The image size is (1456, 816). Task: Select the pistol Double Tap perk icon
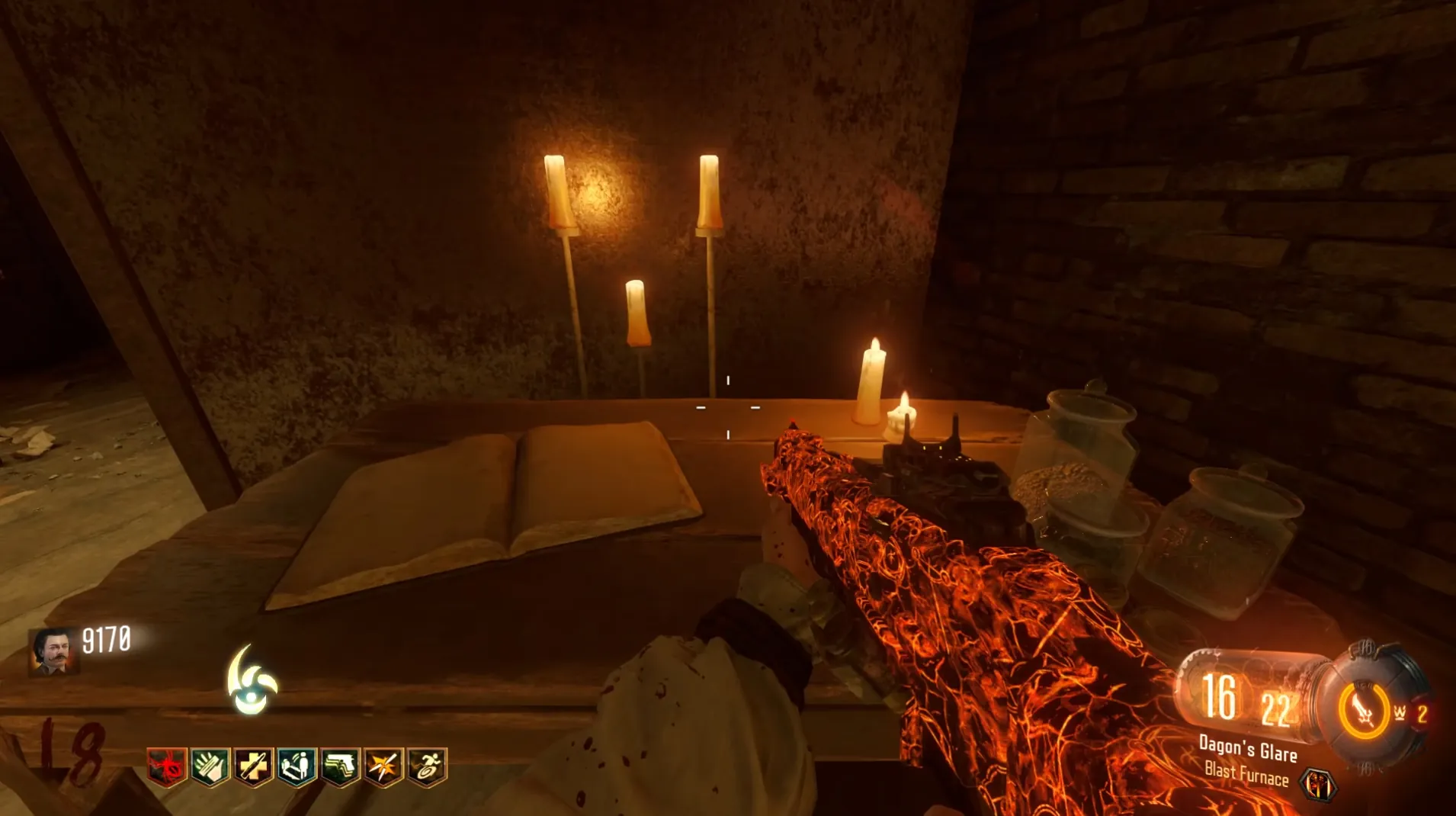click(340, 766)
